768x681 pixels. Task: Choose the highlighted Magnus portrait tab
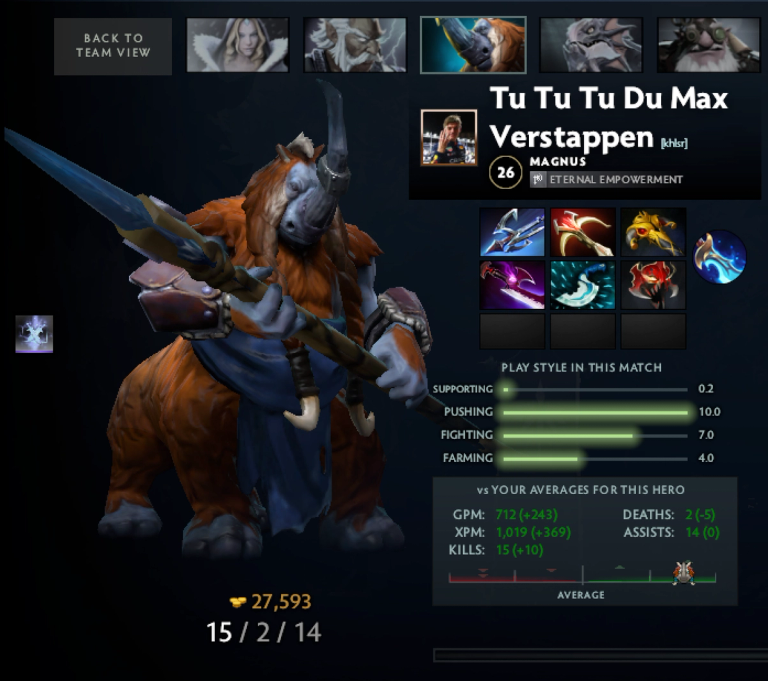click(x=473, y=45)
